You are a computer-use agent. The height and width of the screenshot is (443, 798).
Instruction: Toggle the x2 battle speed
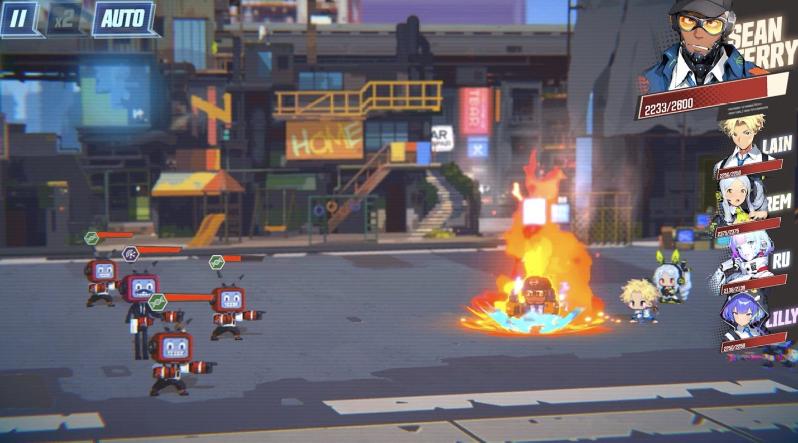coord(65,18)
